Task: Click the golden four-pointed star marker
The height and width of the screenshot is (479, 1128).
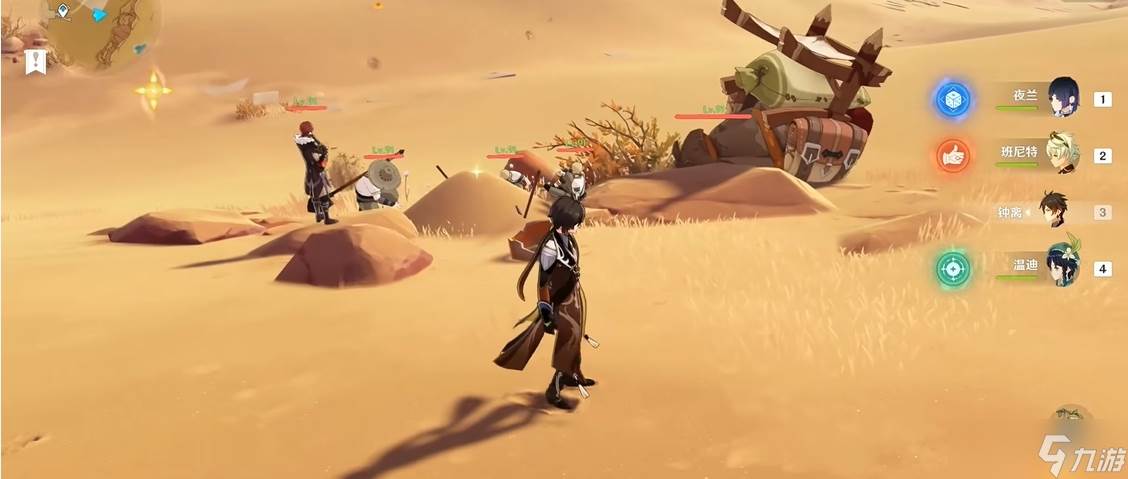Action: 153,91
